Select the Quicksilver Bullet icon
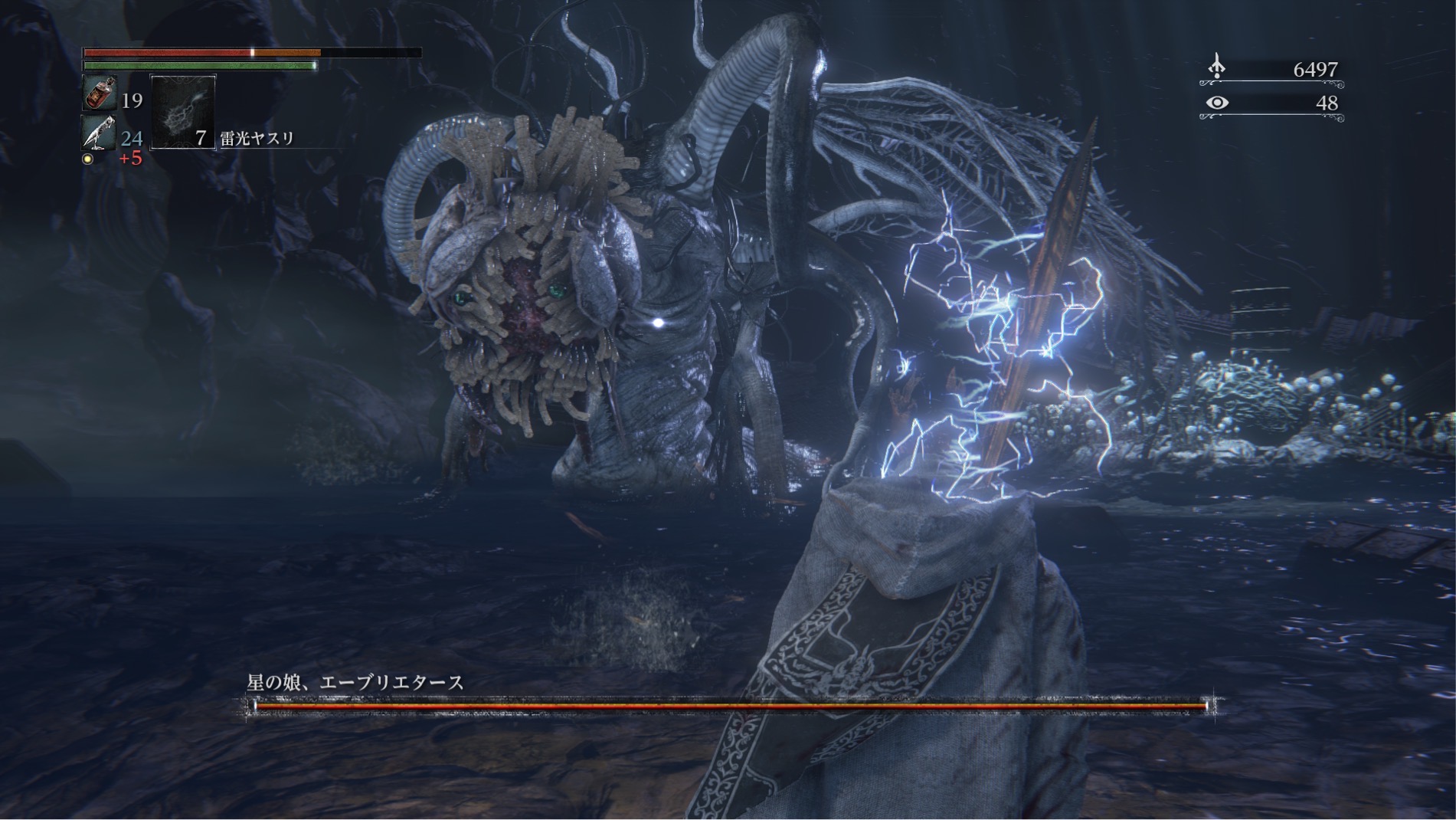Screen dimensions: 1456x820 click(100, 133)
